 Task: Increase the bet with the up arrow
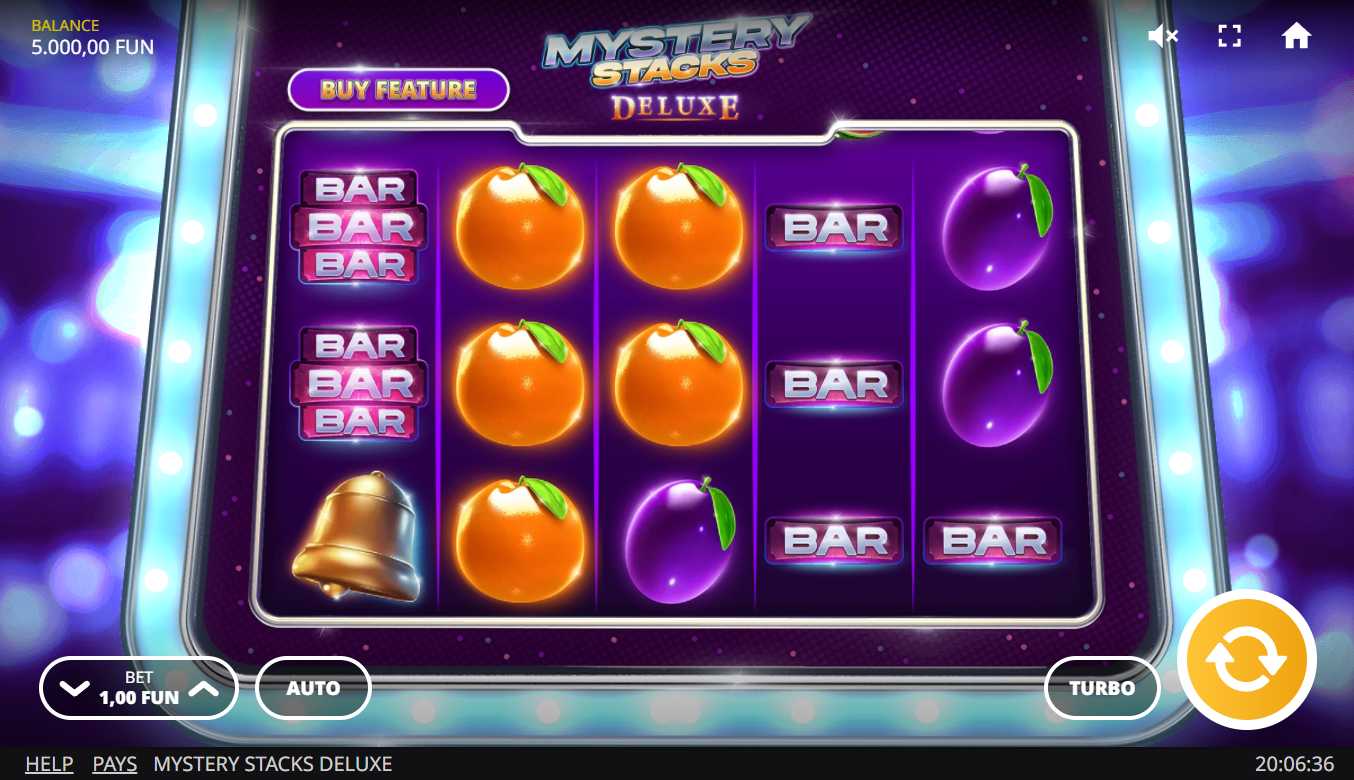click(203, 688)
